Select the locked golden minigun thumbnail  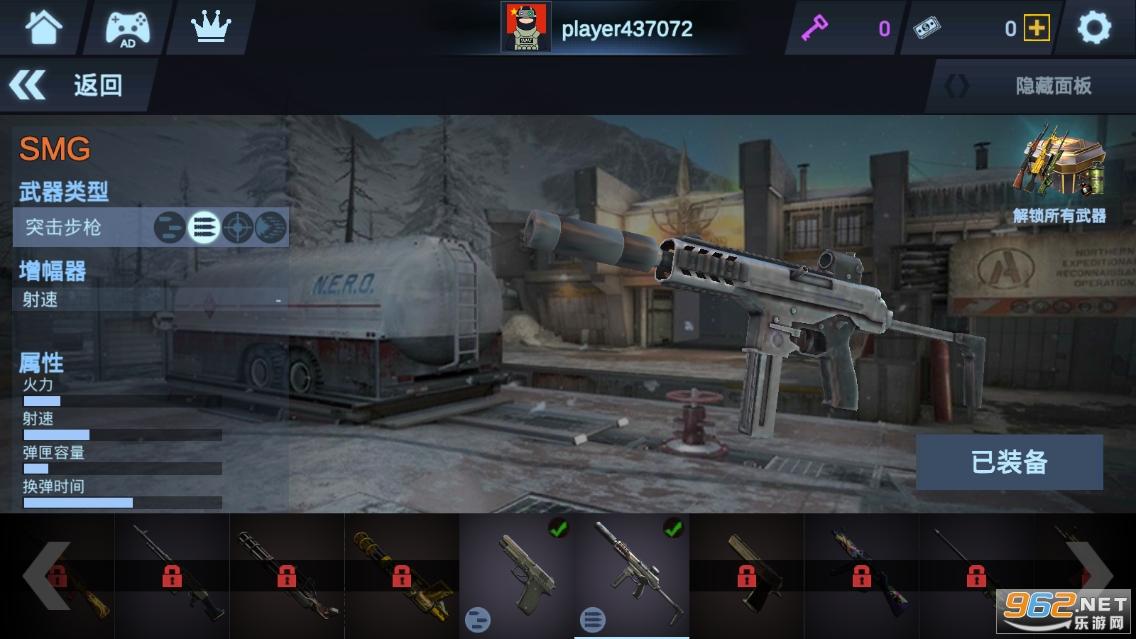pyautogui.click(x=401, y=575)
